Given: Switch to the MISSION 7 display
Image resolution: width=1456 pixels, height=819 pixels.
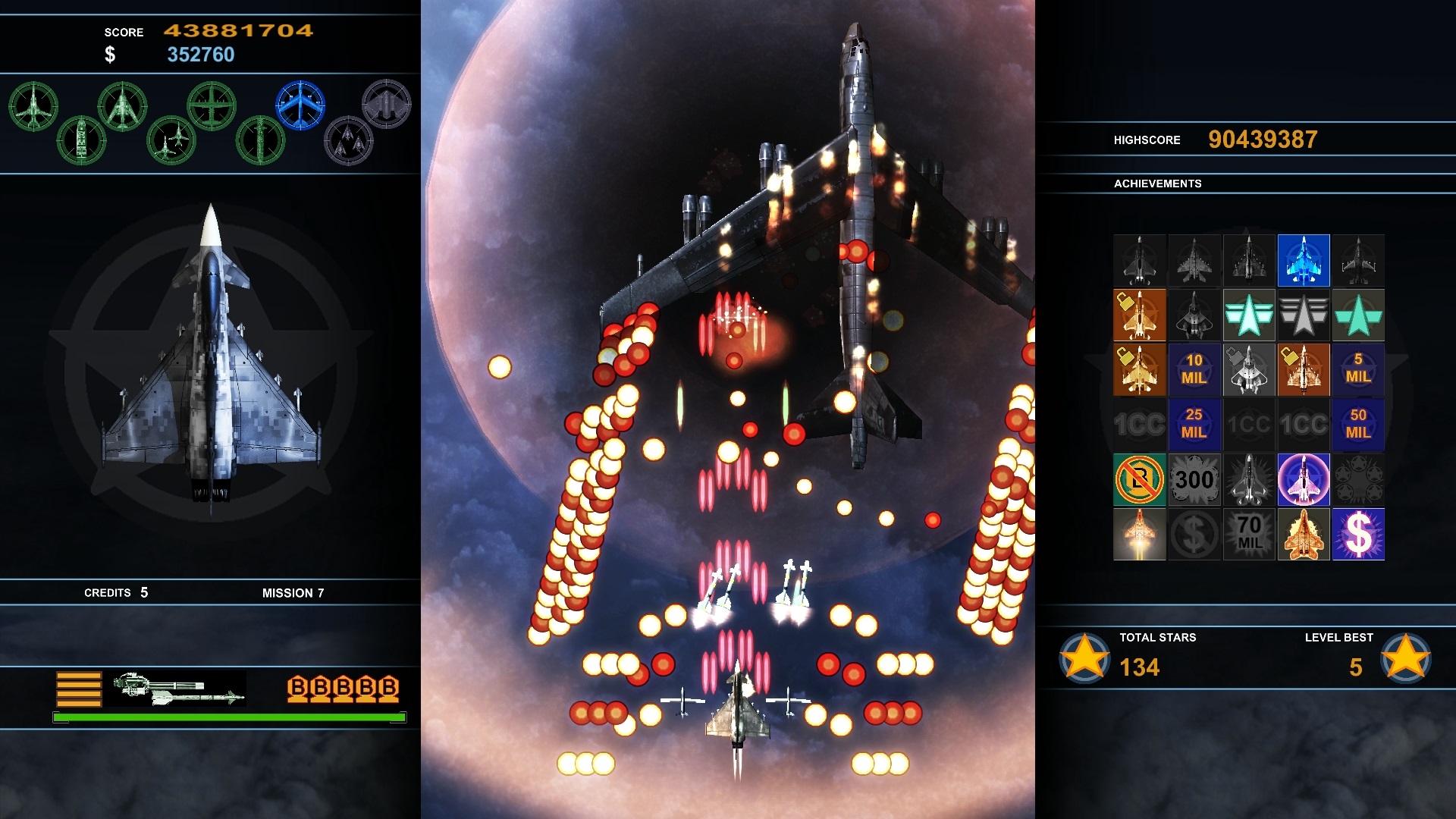Looking at the screenshot, I should (294, 593).
